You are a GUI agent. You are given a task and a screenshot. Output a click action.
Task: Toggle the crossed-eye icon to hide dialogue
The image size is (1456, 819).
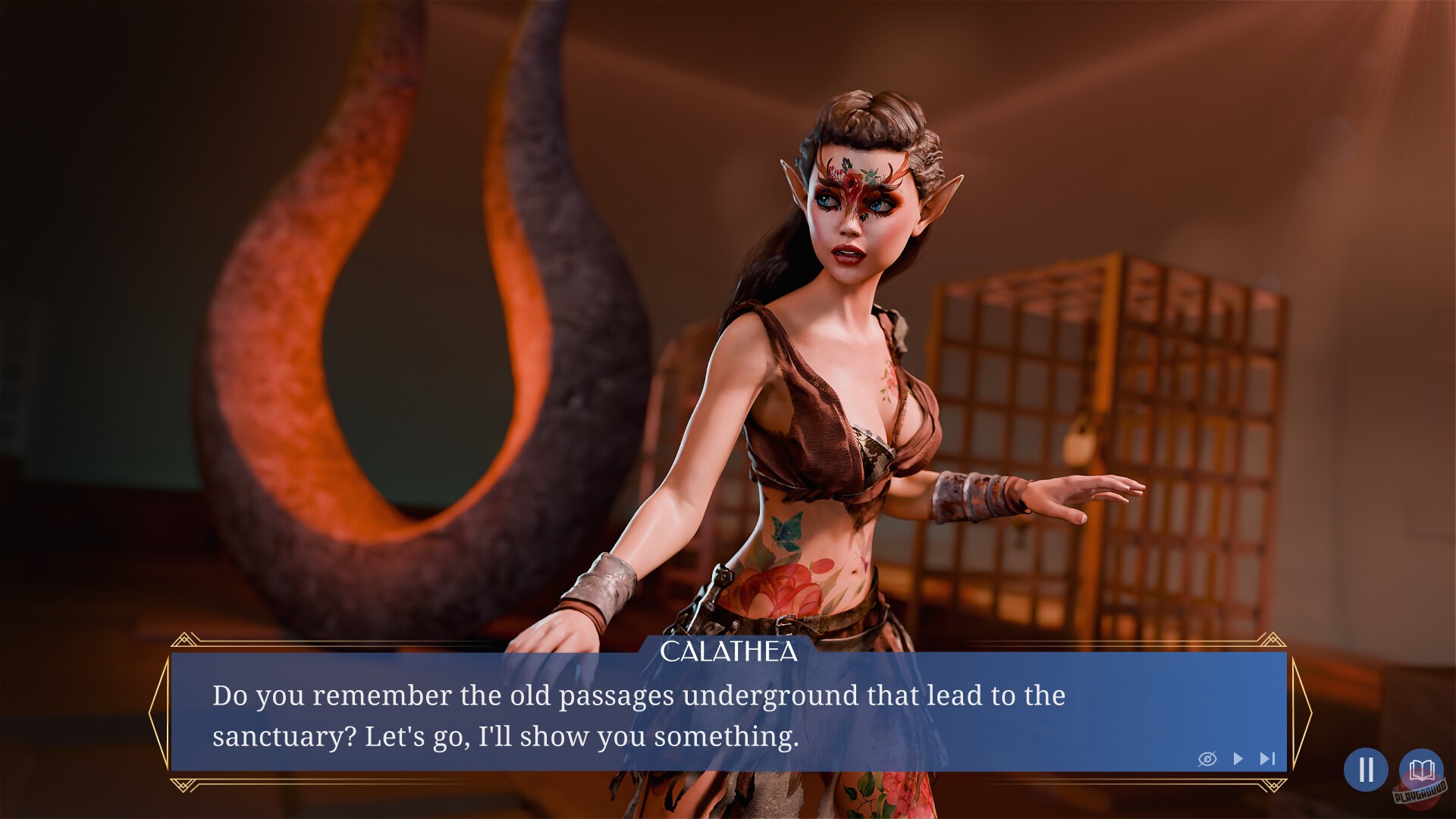1208,758
